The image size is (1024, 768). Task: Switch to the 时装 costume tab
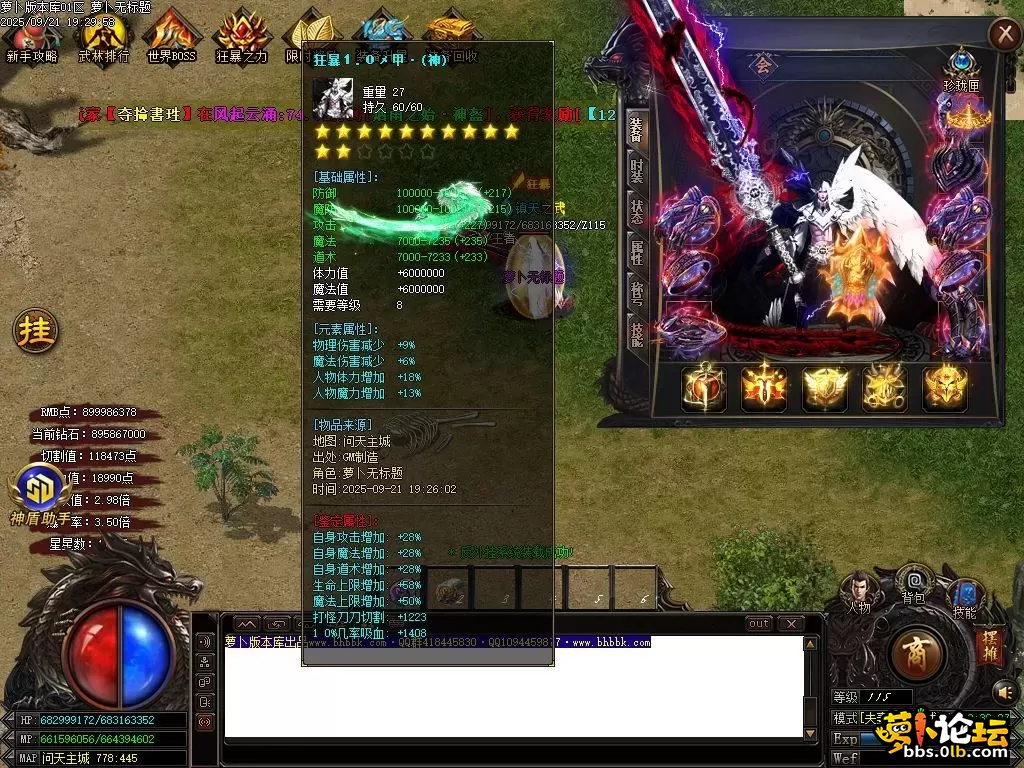pos(636,171)
